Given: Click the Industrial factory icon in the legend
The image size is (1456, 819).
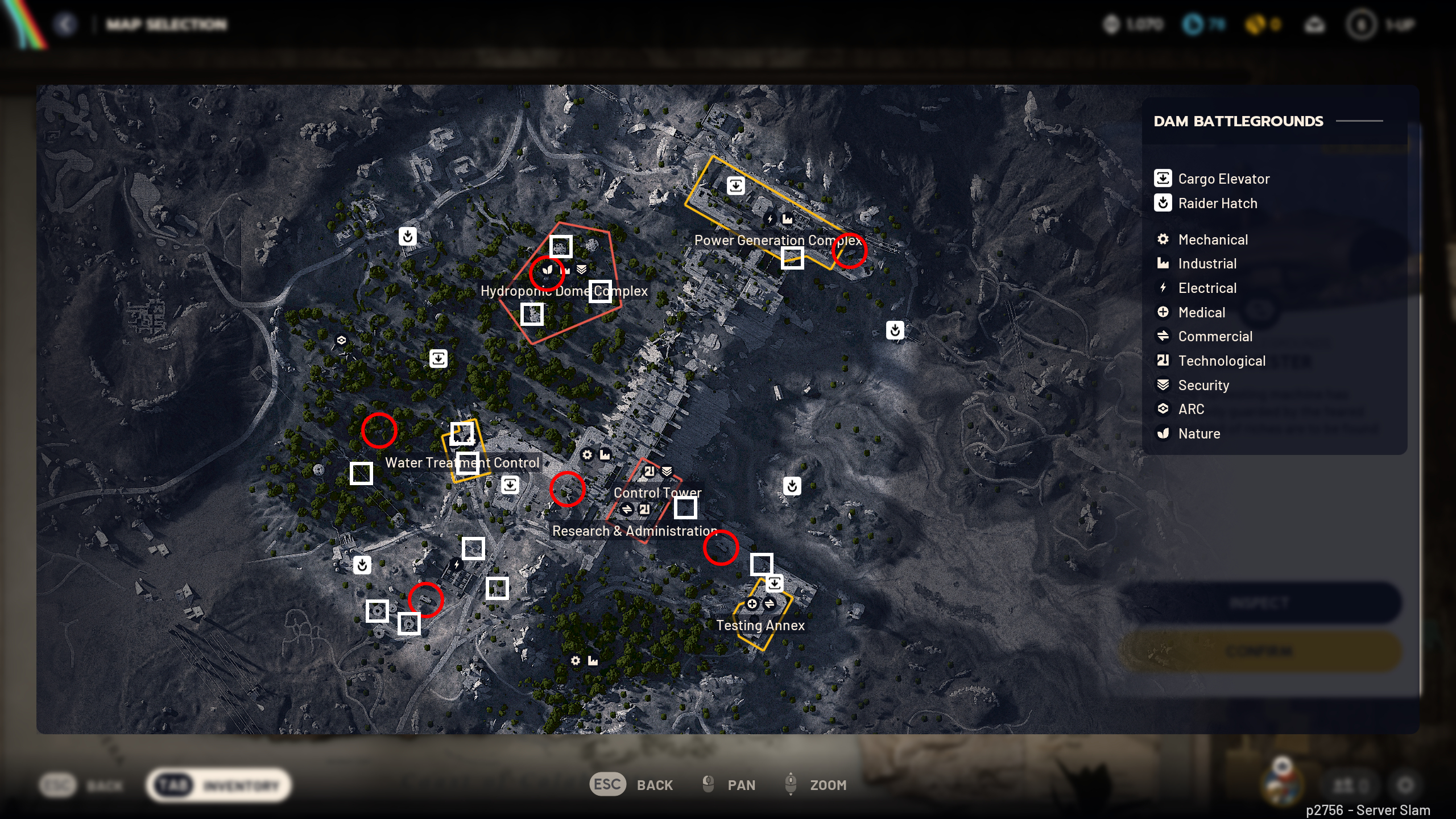Looking at the screenshot, I should 1164,263.
